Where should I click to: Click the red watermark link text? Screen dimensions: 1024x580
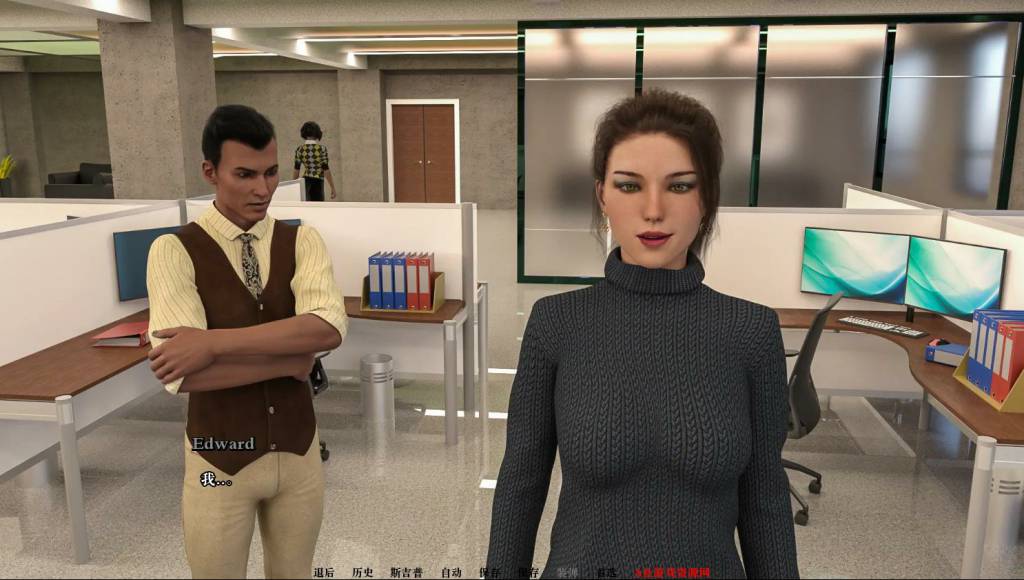(x=672, y=573)
